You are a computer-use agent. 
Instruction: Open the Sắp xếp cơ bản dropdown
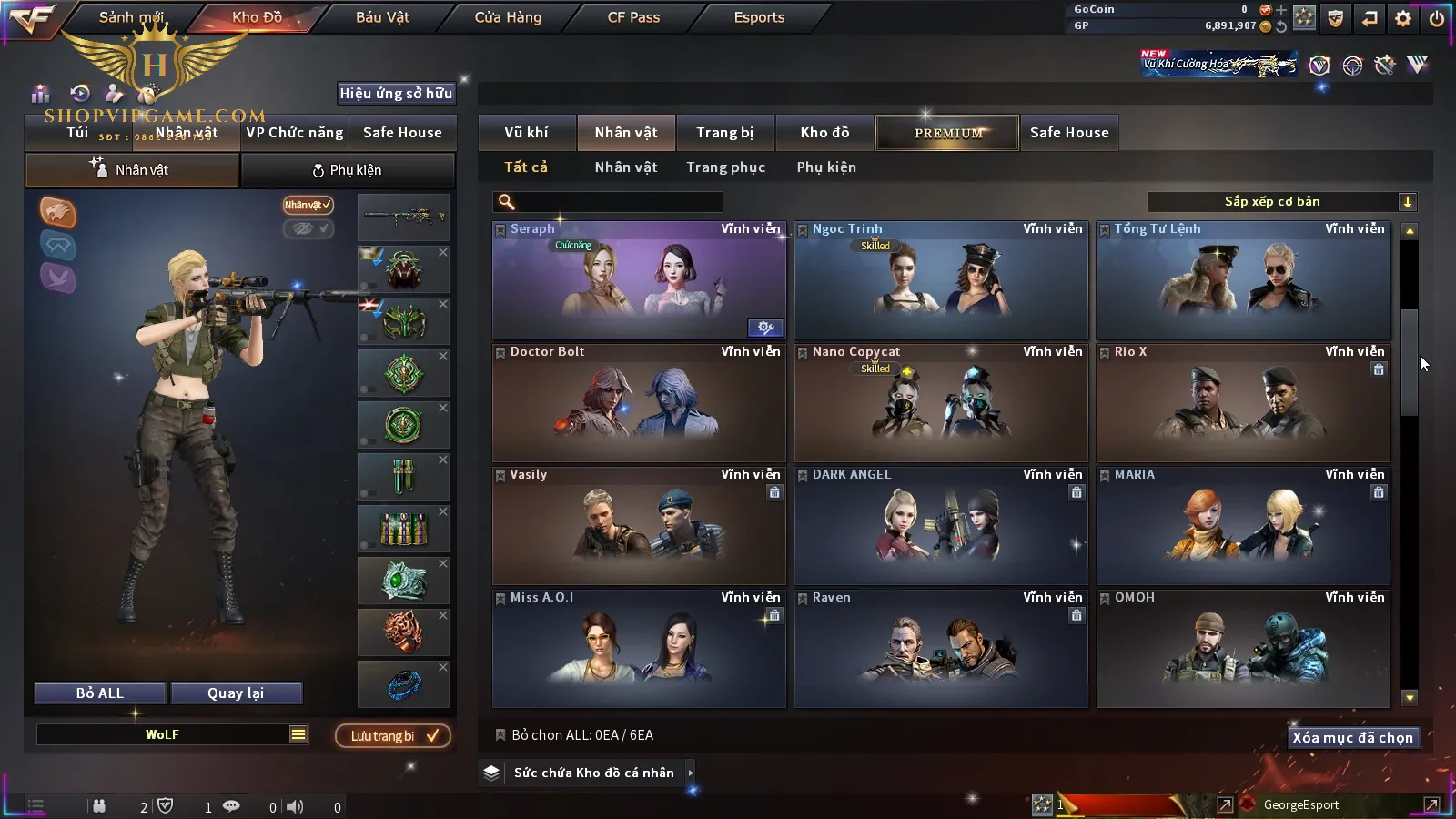click(x=1281, y=202)
